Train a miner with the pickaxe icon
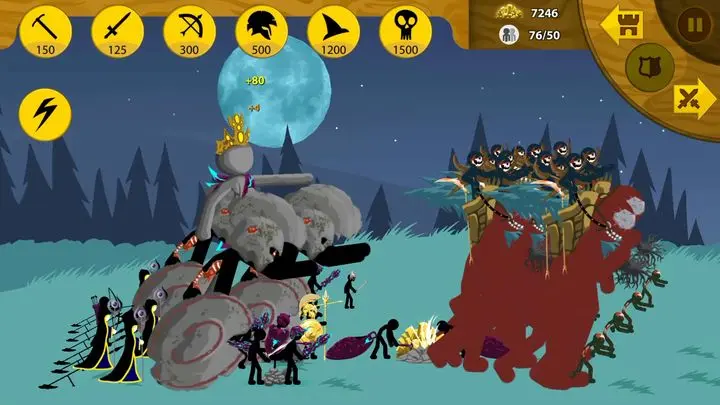 (x=45, y=30)
